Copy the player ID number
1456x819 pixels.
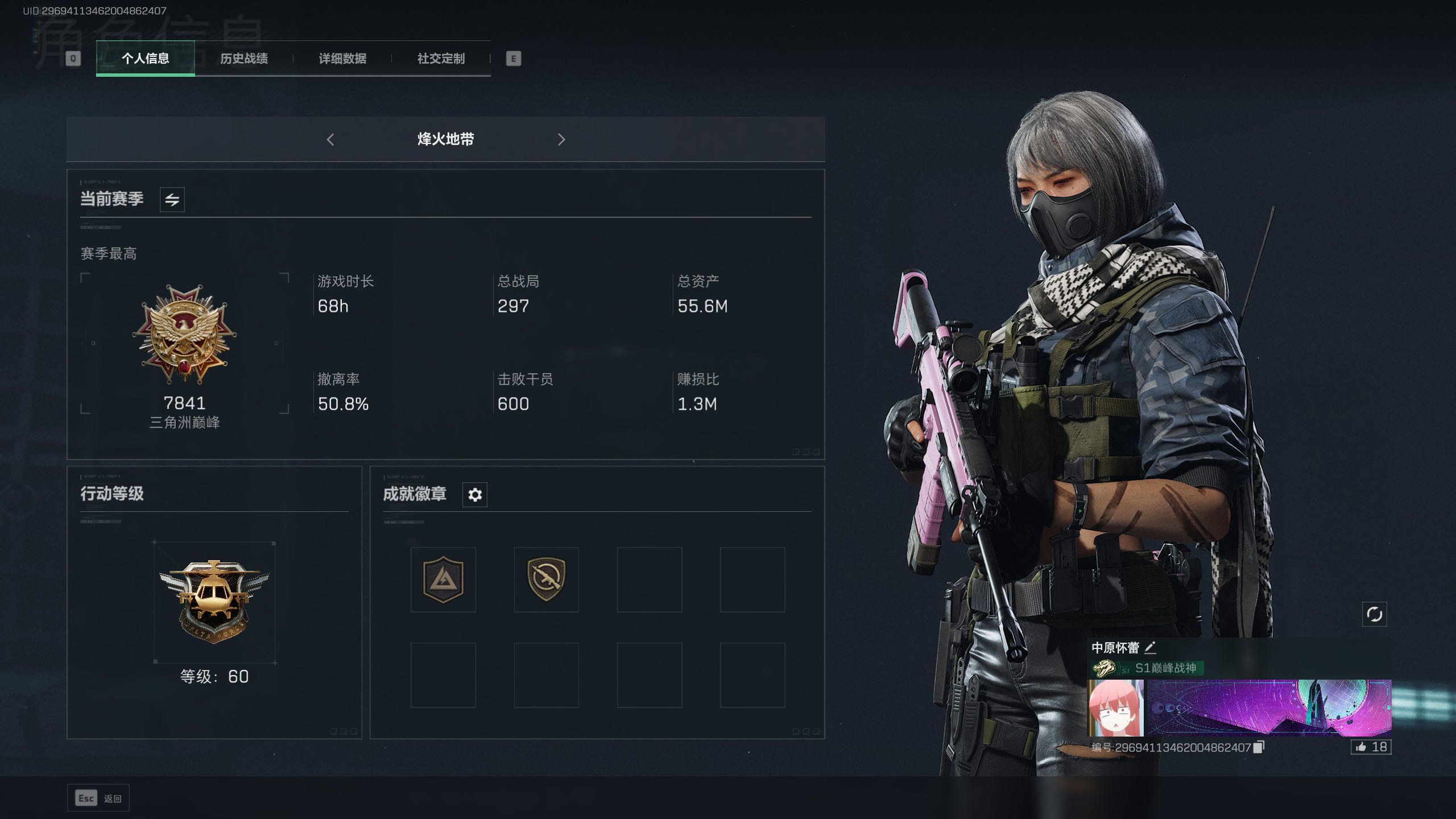click(x=1259, y=747)
